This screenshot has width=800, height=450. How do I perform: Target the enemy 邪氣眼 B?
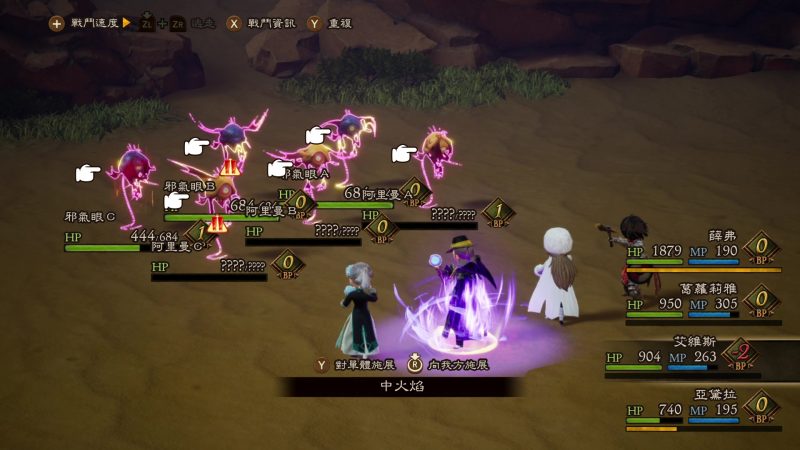(228, 138)
